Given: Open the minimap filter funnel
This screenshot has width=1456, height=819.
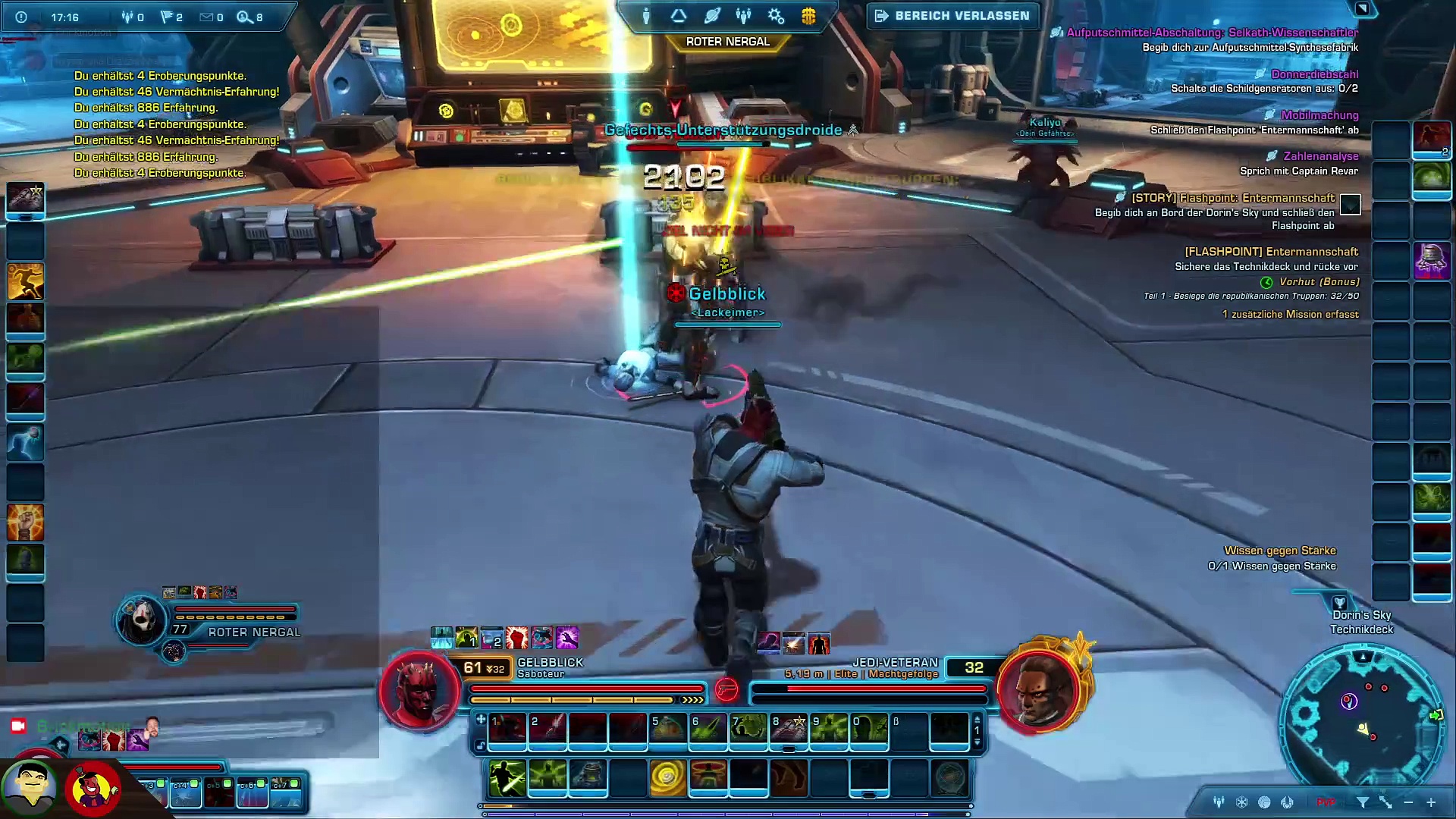Looking at the screenshot, I should [x=1363, y=802].
